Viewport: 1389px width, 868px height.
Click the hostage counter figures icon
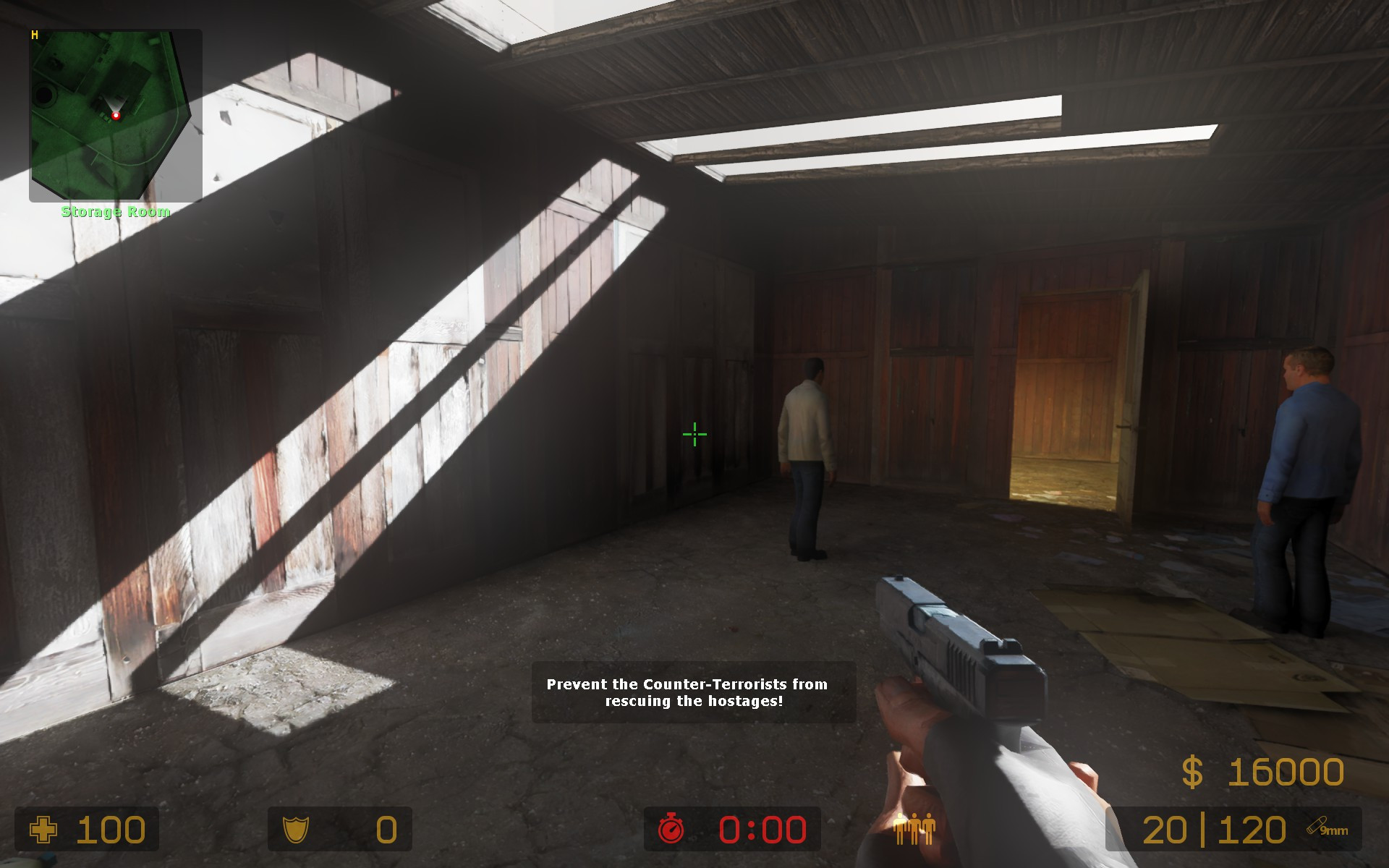pos(914,830)
